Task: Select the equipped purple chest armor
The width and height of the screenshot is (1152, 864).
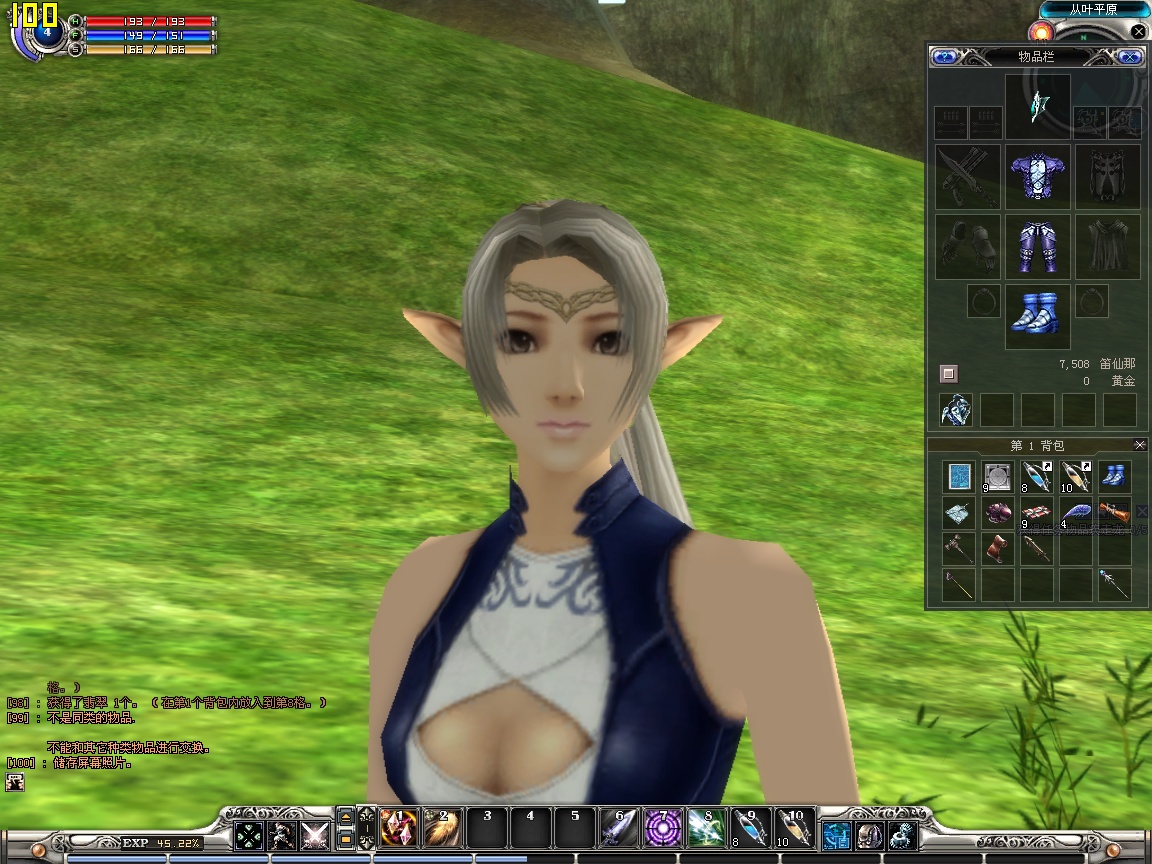Action: [x=1037, y=176]
